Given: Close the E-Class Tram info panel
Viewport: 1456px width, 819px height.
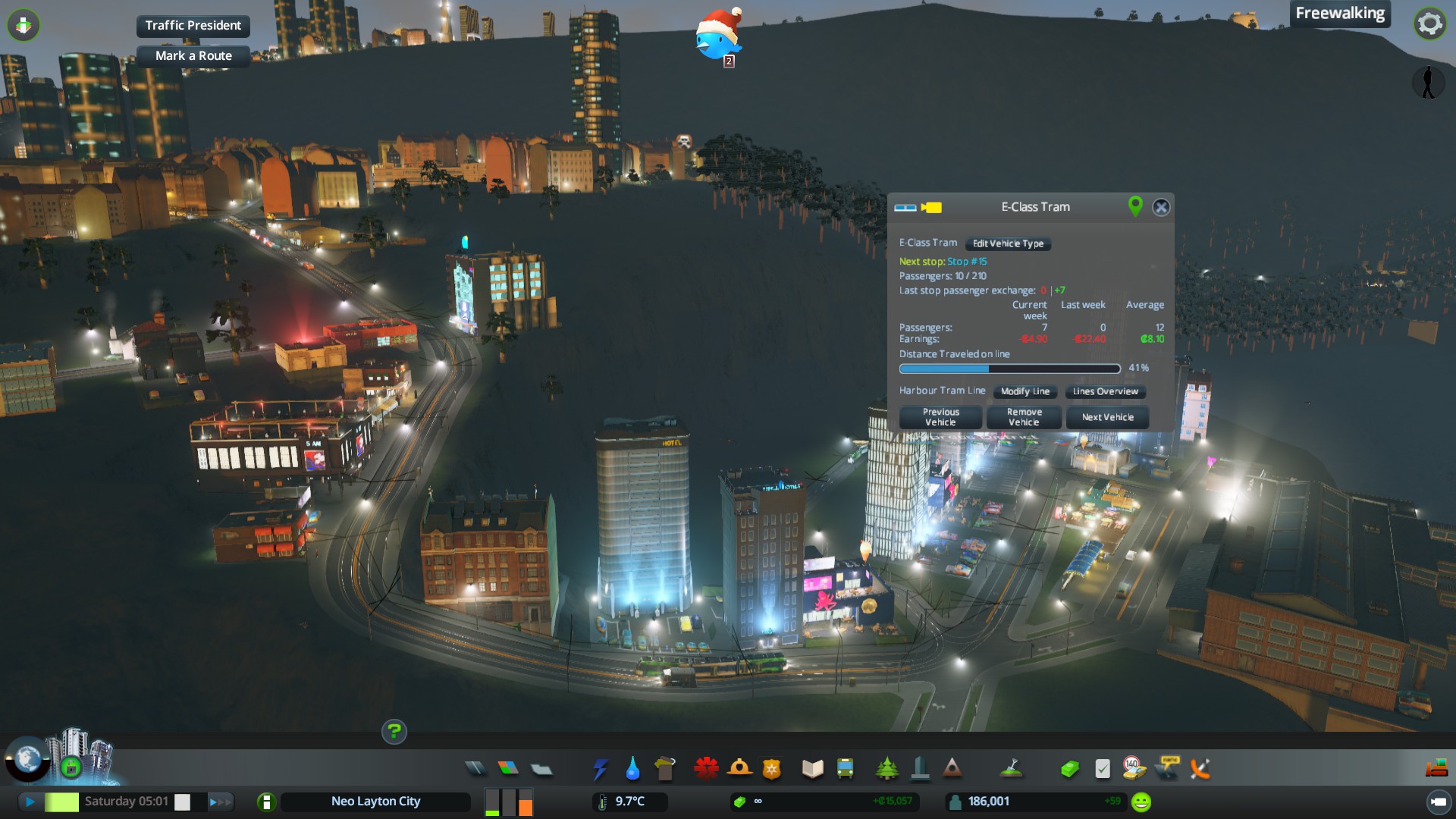Looking at the screenshot, I should (1161, 207).
